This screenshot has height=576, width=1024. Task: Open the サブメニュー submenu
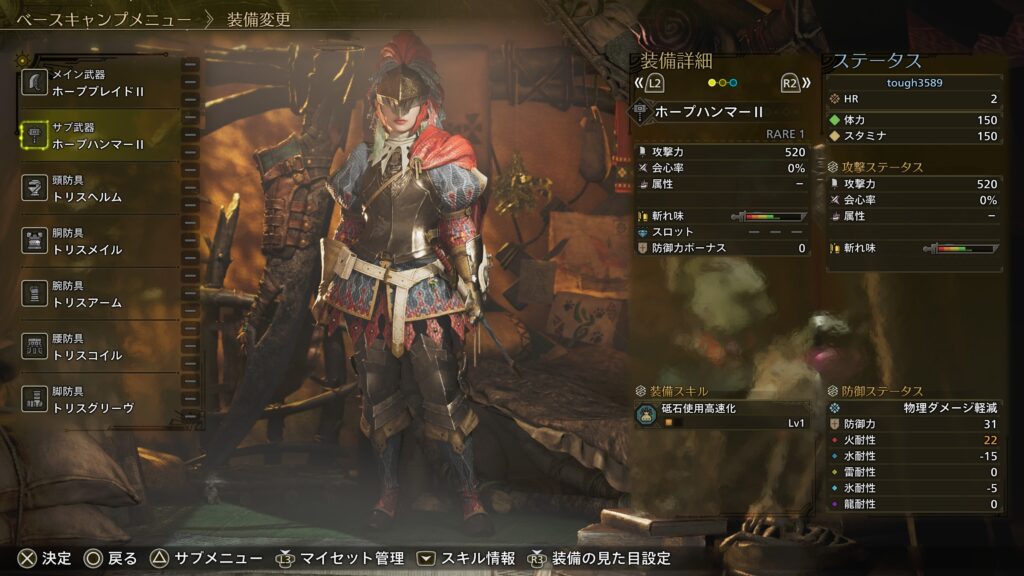(x=207, y=558)
